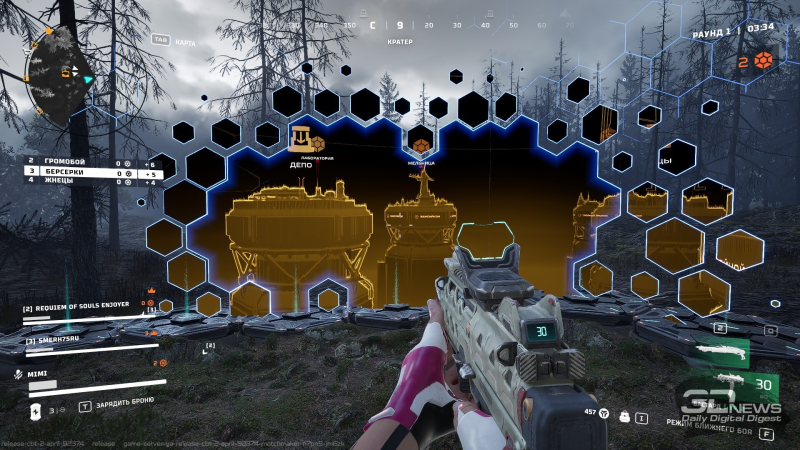Click the orange hexagon resource counter icon
The image size is (800, 450).
click(x=764, y=59)
